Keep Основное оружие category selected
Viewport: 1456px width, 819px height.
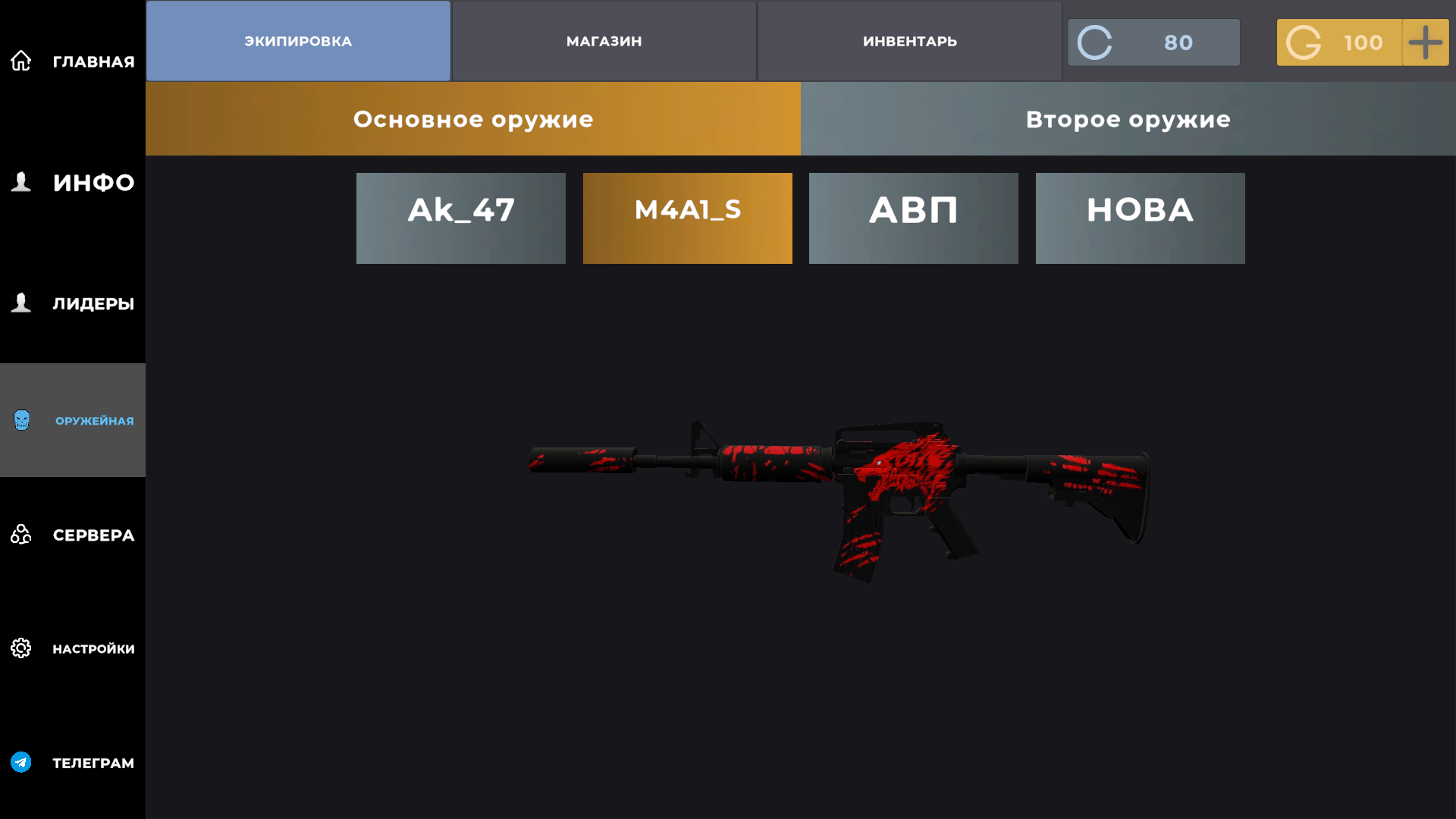pos(473,119)
